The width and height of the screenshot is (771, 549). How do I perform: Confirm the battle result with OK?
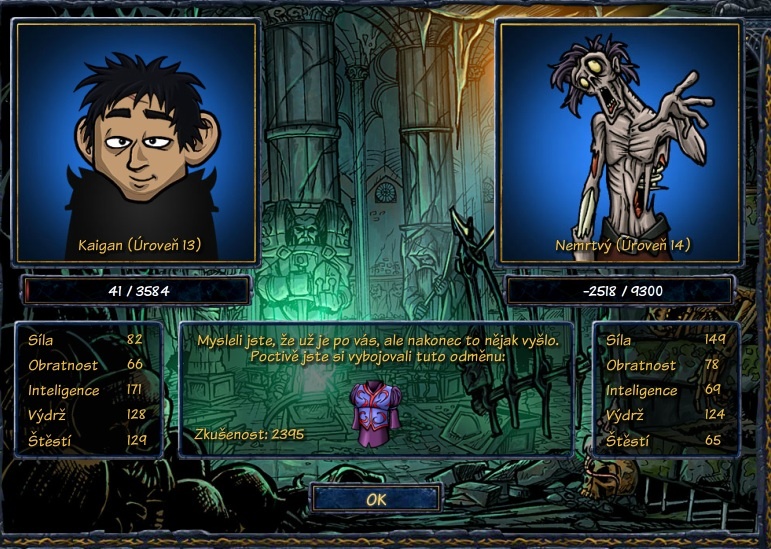tap(376, 498)
